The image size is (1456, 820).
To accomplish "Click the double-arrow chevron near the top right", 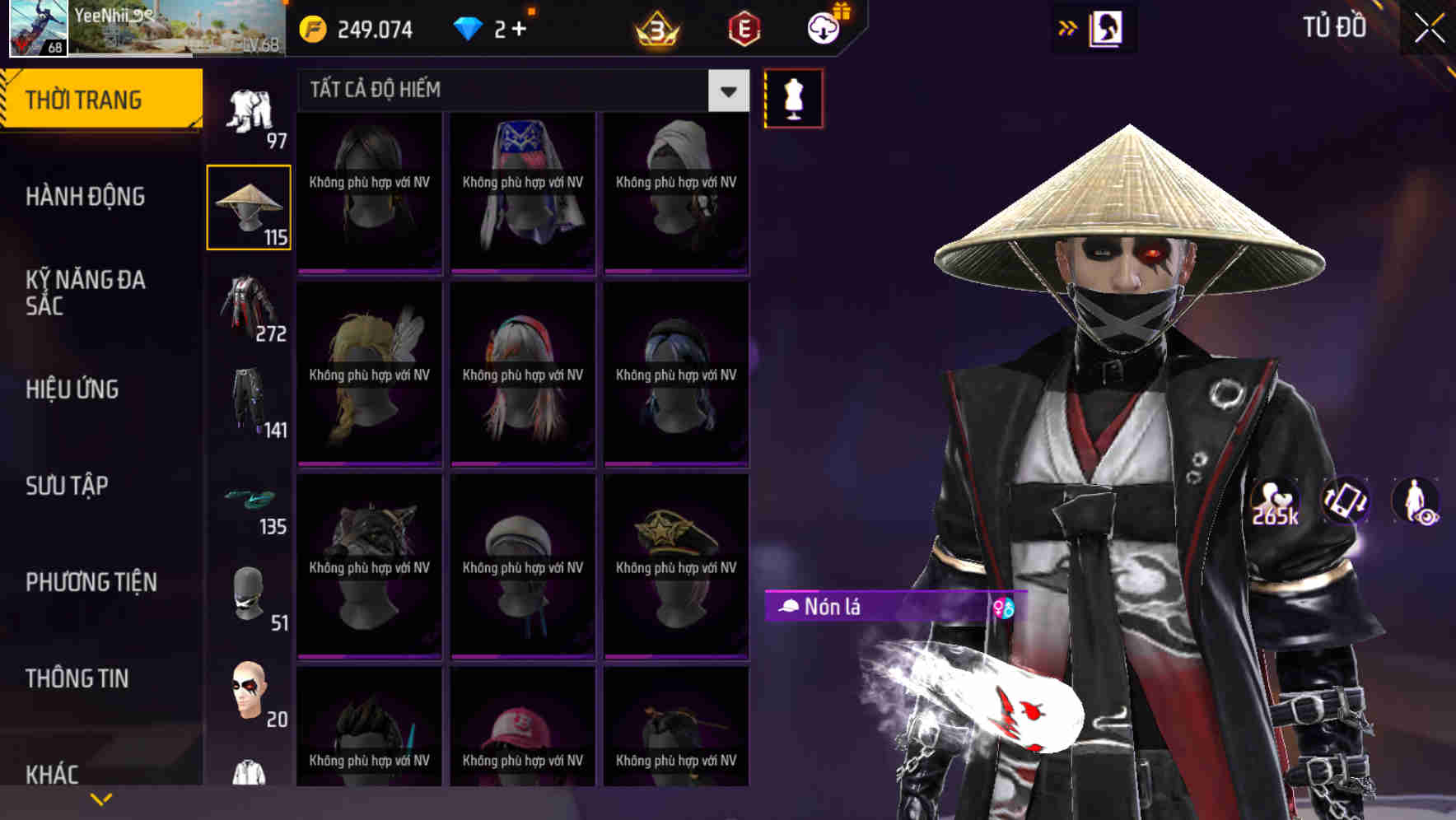I will [x=1066, y=27].
